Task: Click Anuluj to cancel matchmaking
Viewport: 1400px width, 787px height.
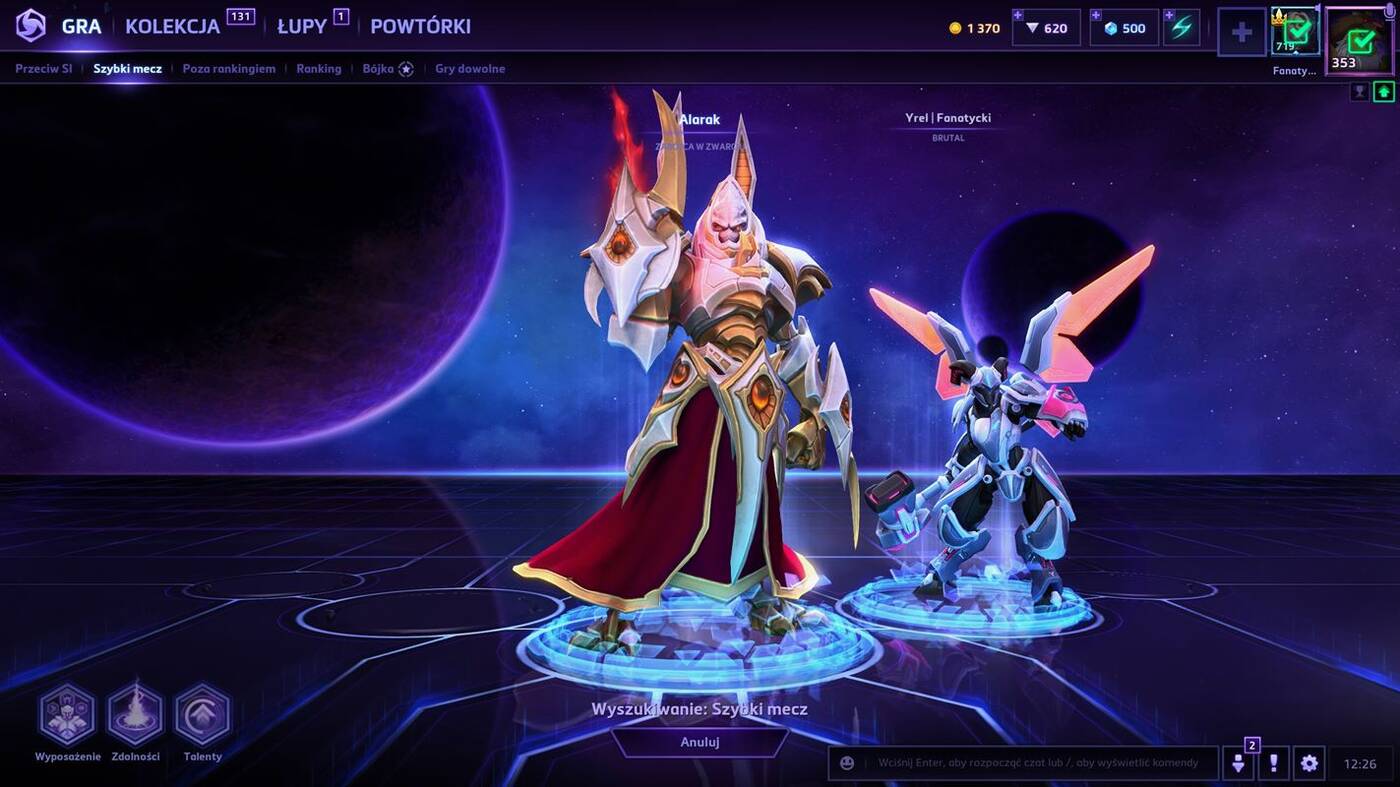Action: pos(700,742)
